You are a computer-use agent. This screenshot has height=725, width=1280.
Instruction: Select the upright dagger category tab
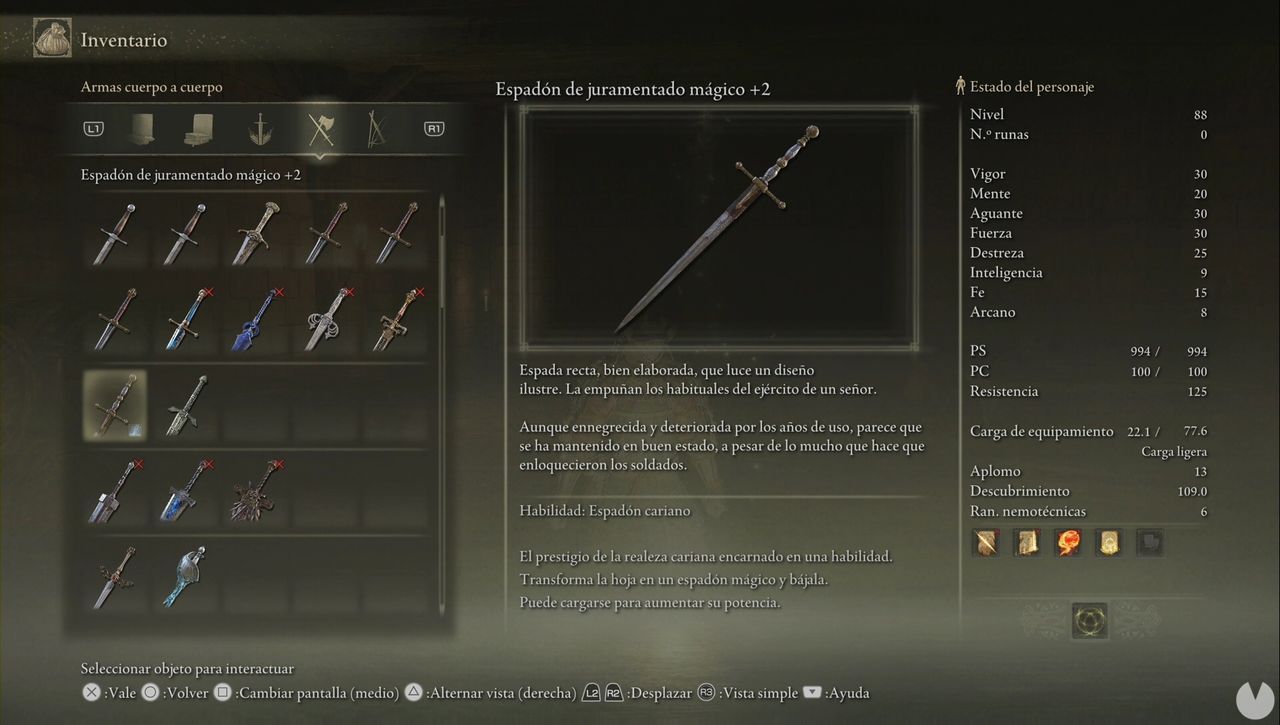(261, 128)
